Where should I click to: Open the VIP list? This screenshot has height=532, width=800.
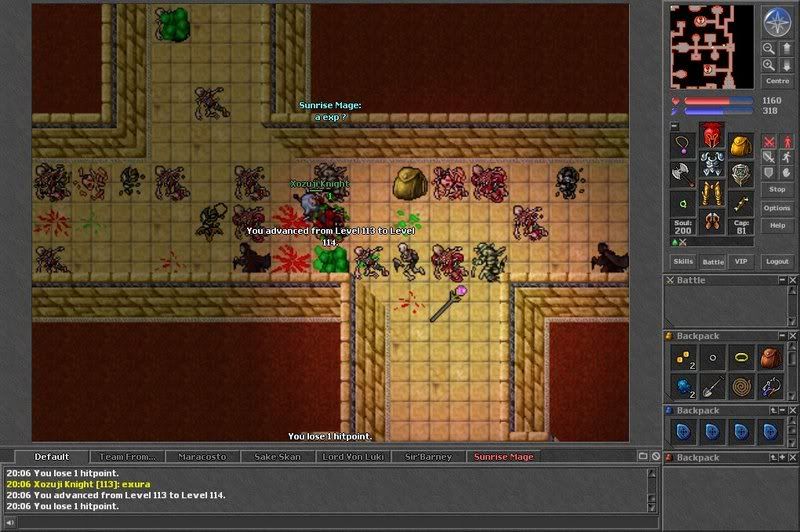tap(740, 261)
